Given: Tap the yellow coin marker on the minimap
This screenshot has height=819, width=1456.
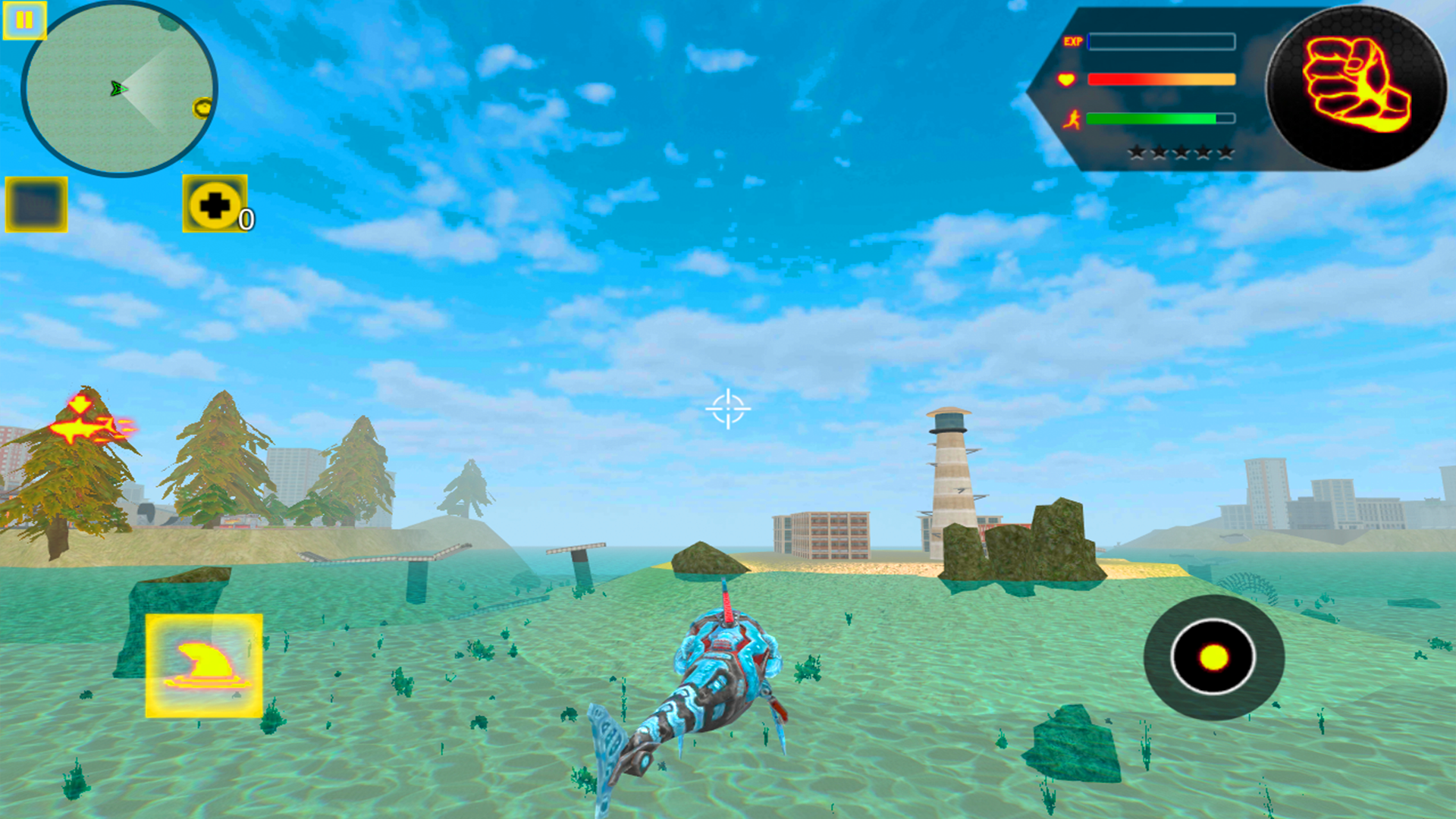Looking at the screenshot, I should [x=202, y=108].
